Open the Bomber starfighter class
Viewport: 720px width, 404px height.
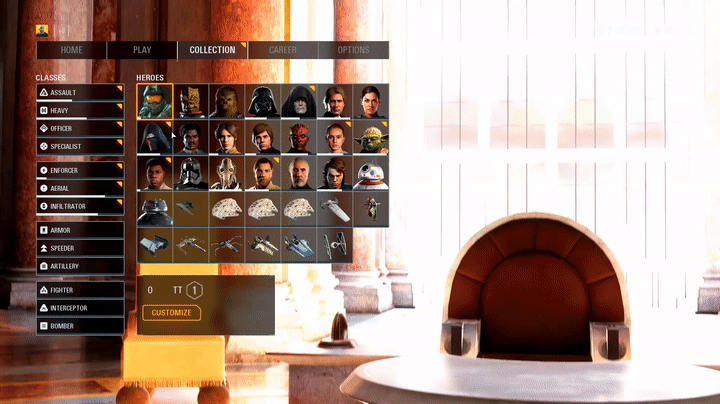click(x=80, y=326)
